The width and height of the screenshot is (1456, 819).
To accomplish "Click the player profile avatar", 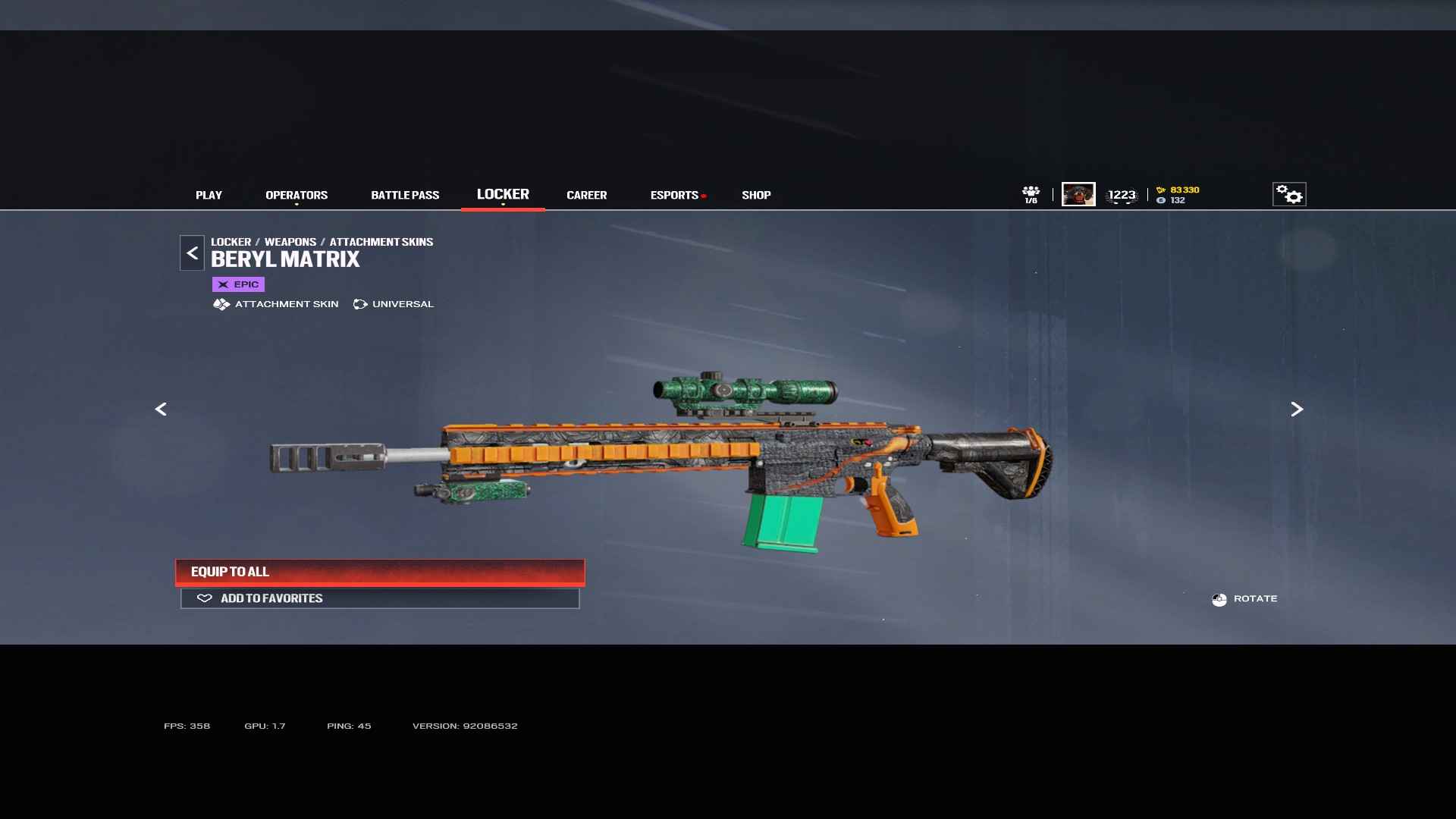I will click(1078, 195).
